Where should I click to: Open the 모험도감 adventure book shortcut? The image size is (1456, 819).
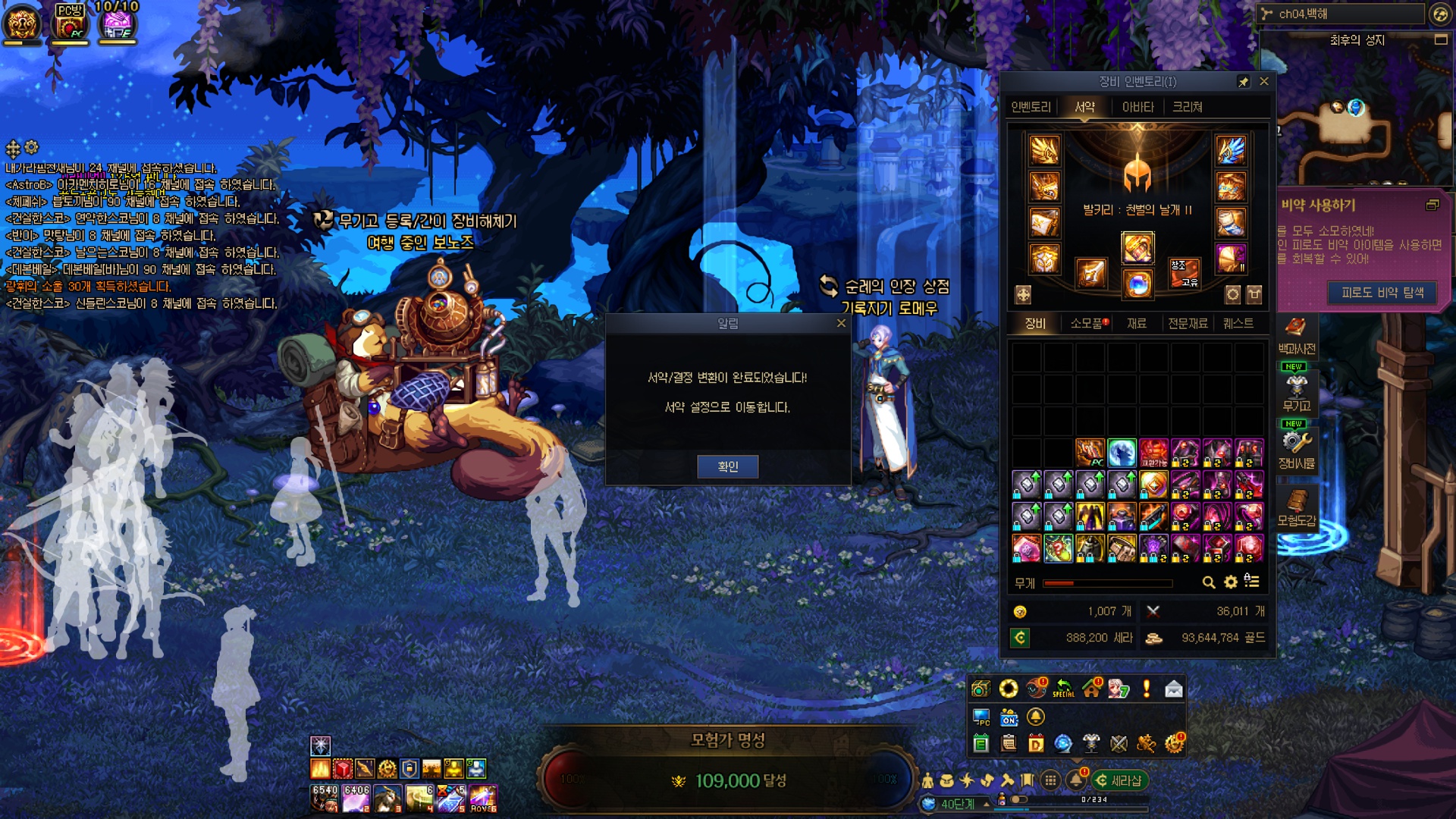[1296, 507]
